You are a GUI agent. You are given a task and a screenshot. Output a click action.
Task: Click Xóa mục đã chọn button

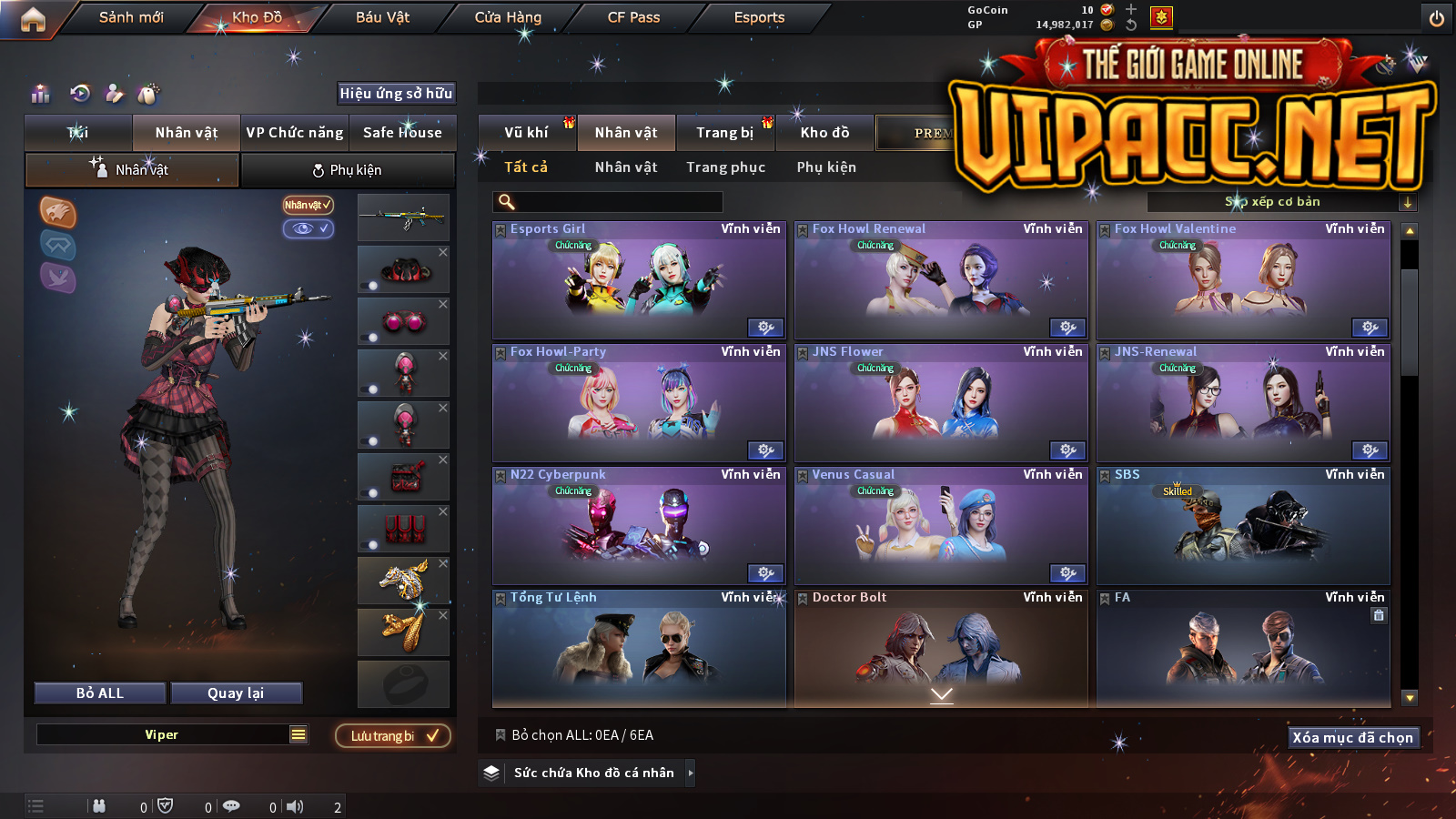1352,737
